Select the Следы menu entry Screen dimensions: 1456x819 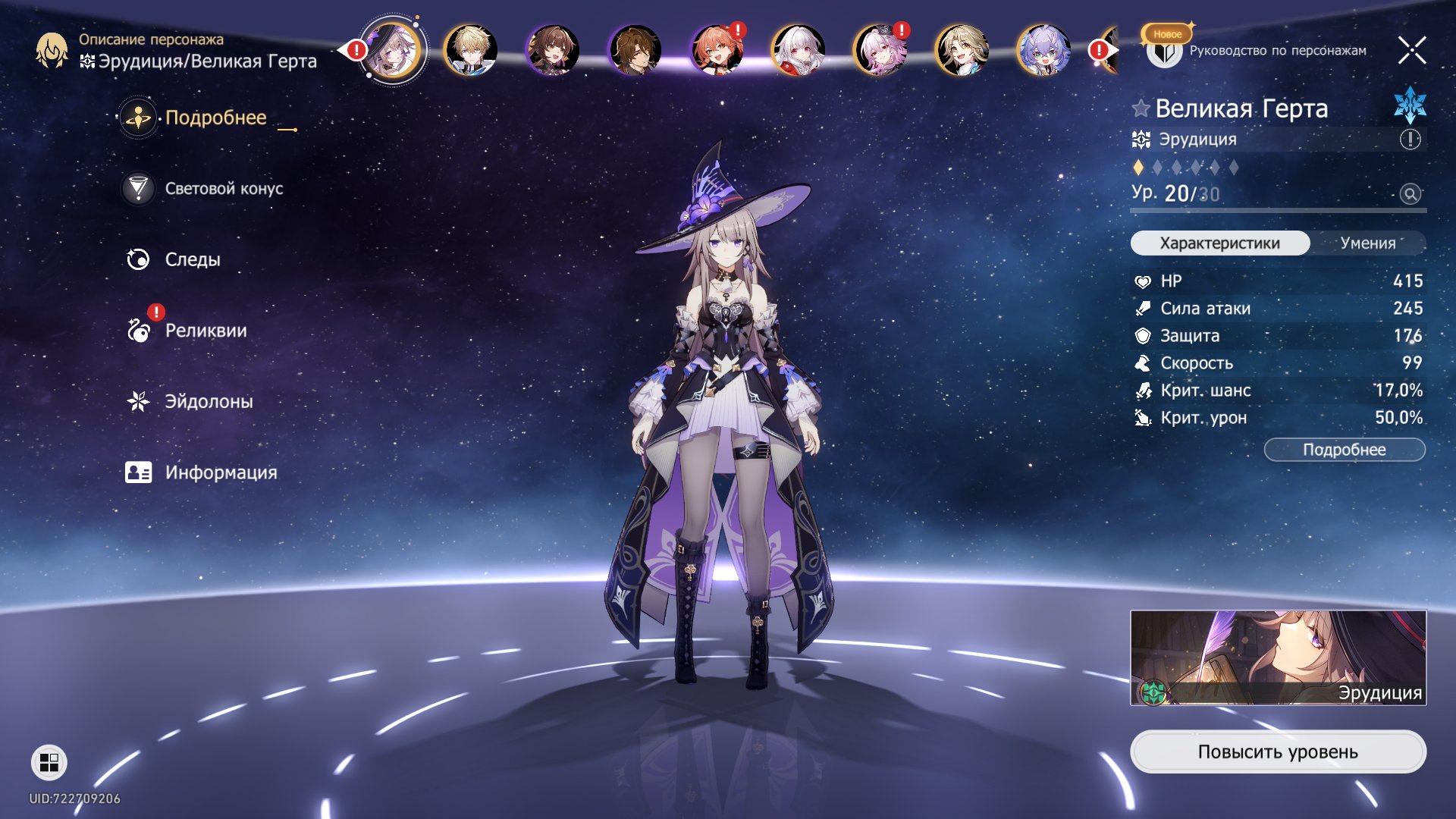coord(192,260)
